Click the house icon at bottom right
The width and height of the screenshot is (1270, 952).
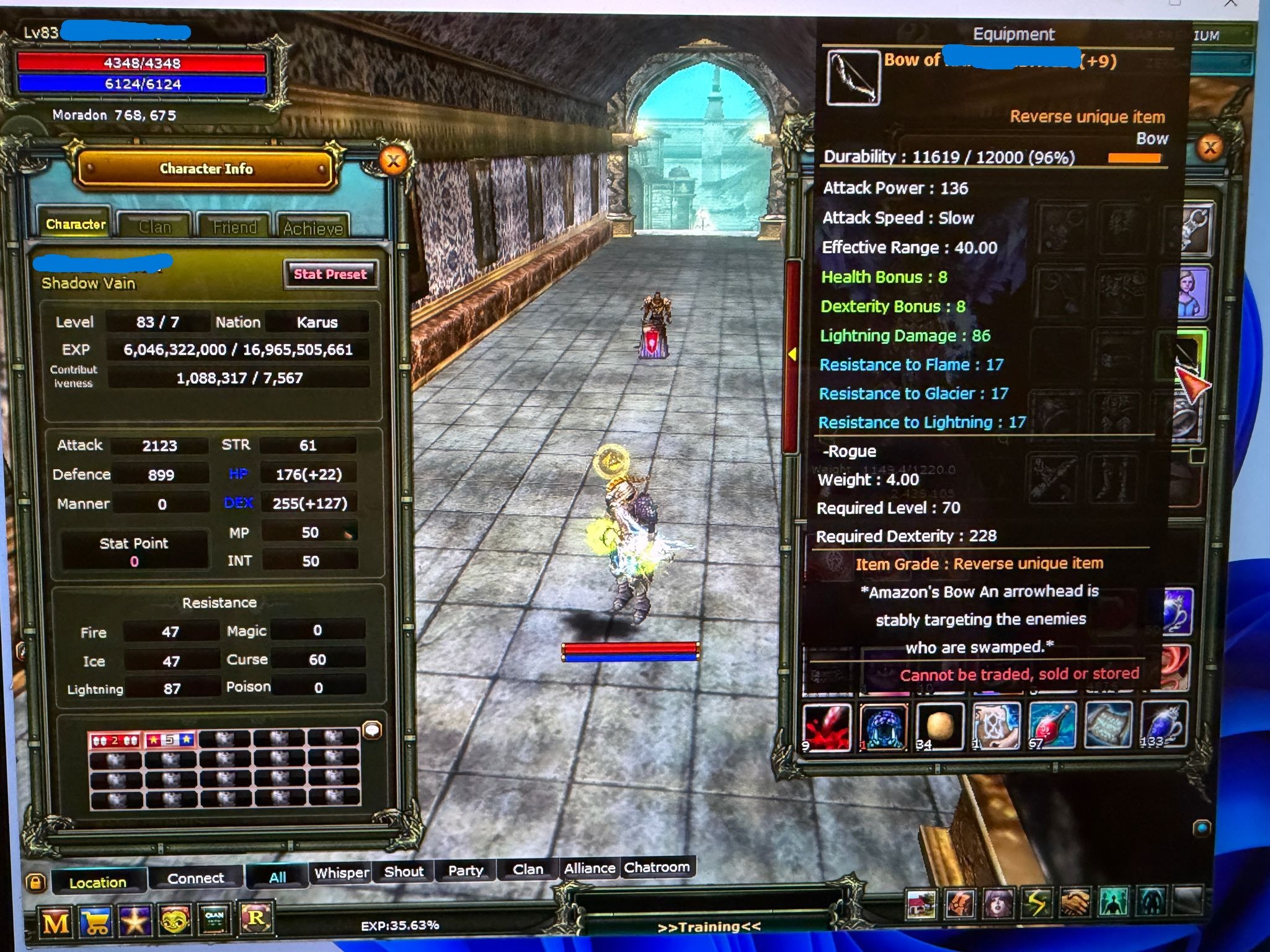coord(921,905)
